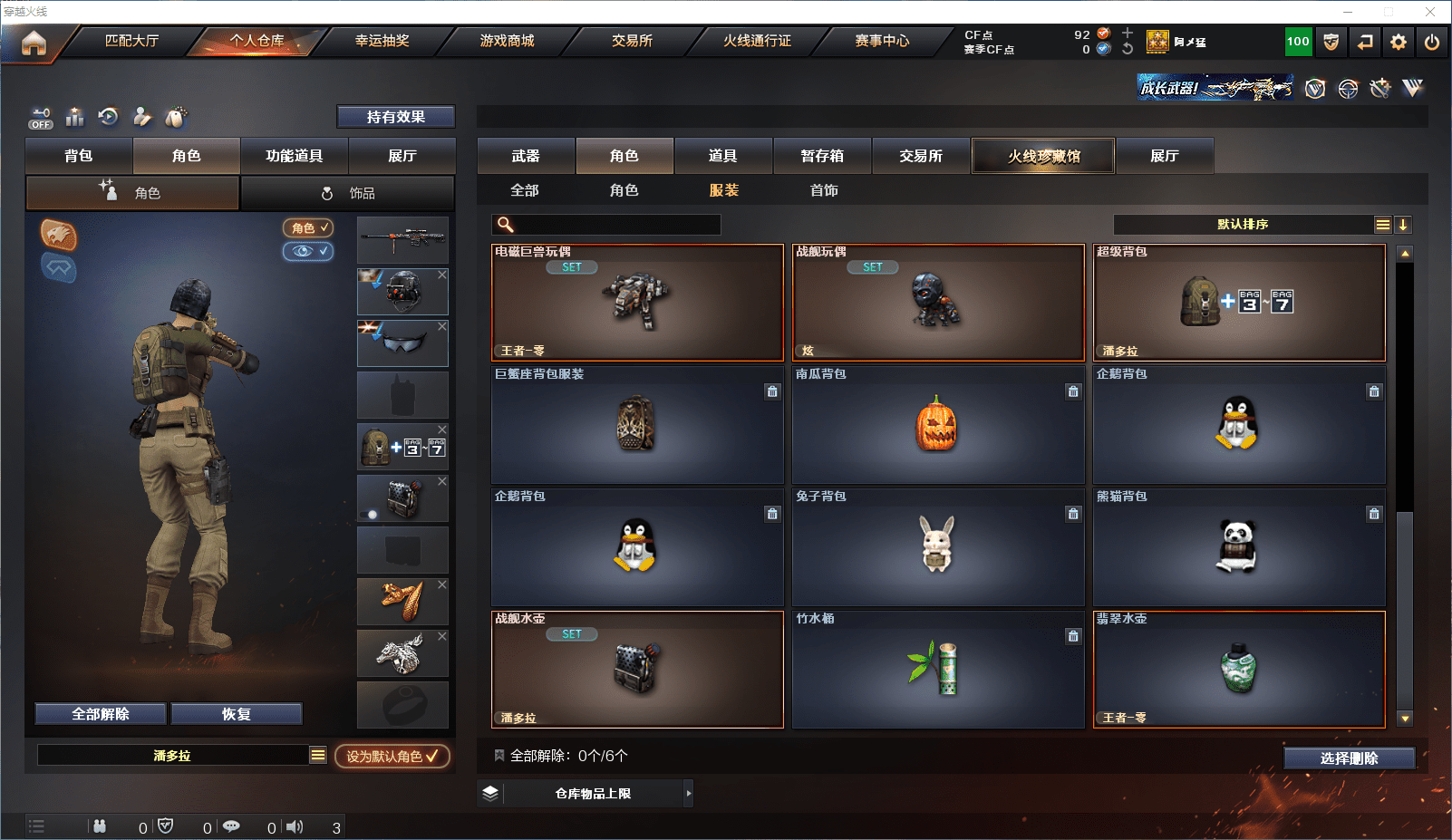Open the settings gear icon
The image size is (1452, 840).
point(1399,42)
